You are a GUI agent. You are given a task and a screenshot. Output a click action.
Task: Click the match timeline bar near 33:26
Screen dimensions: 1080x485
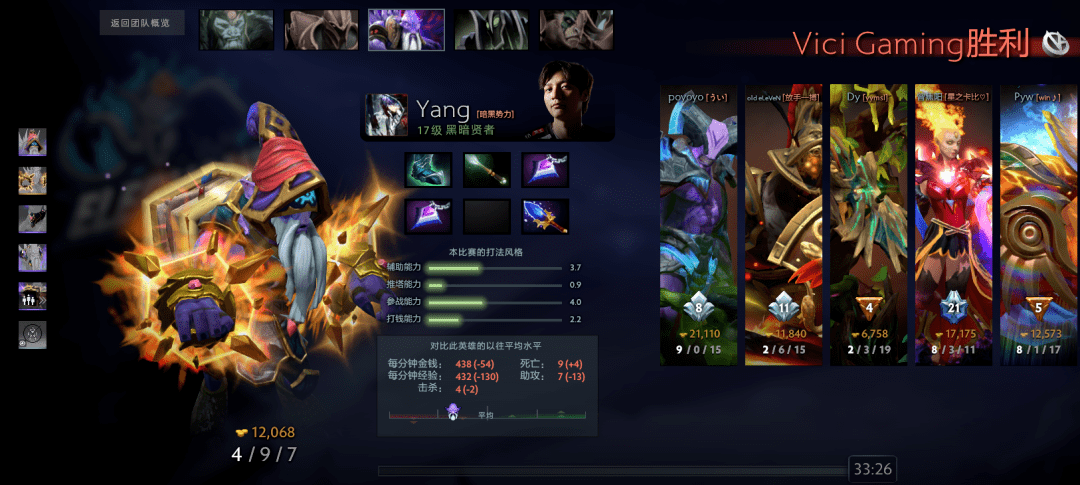pos(612,470)
